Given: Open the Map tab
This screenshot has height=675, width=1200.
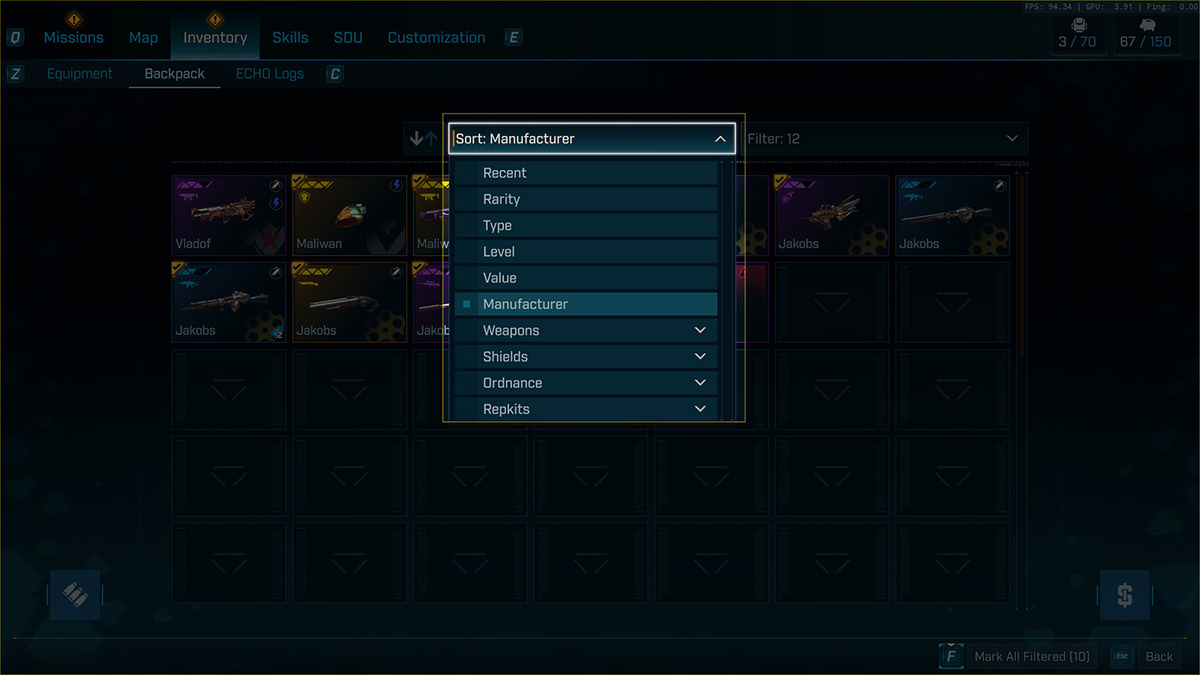Looking at the screenshot, I should coord(143,38).
